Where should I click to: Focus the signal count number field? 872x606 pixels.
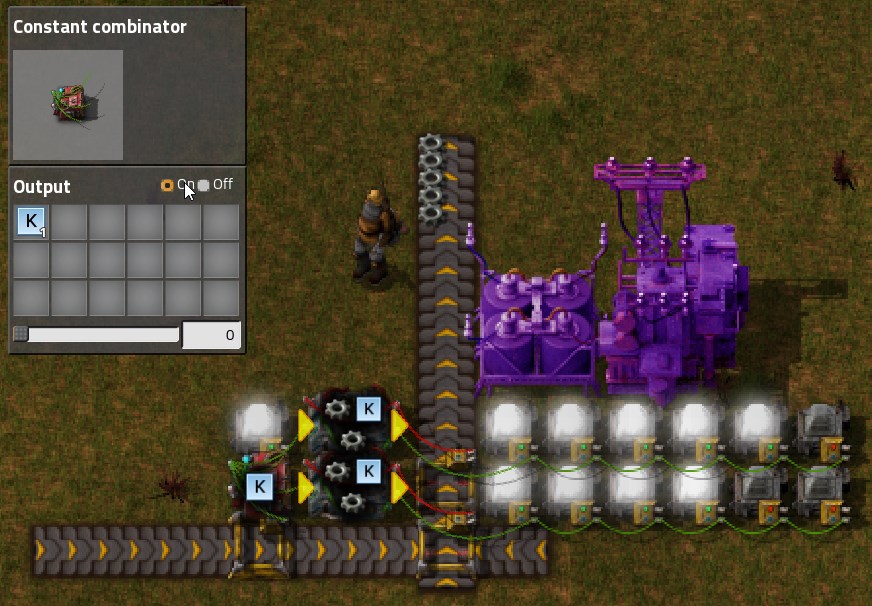point(211,335)
